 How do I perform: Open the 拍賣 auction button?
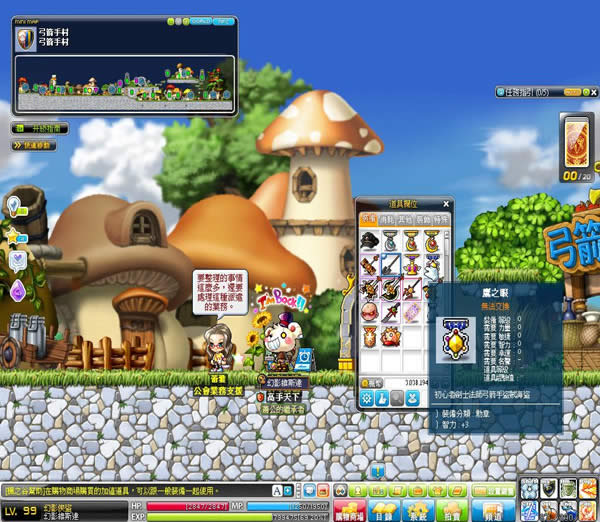point(452,509)
